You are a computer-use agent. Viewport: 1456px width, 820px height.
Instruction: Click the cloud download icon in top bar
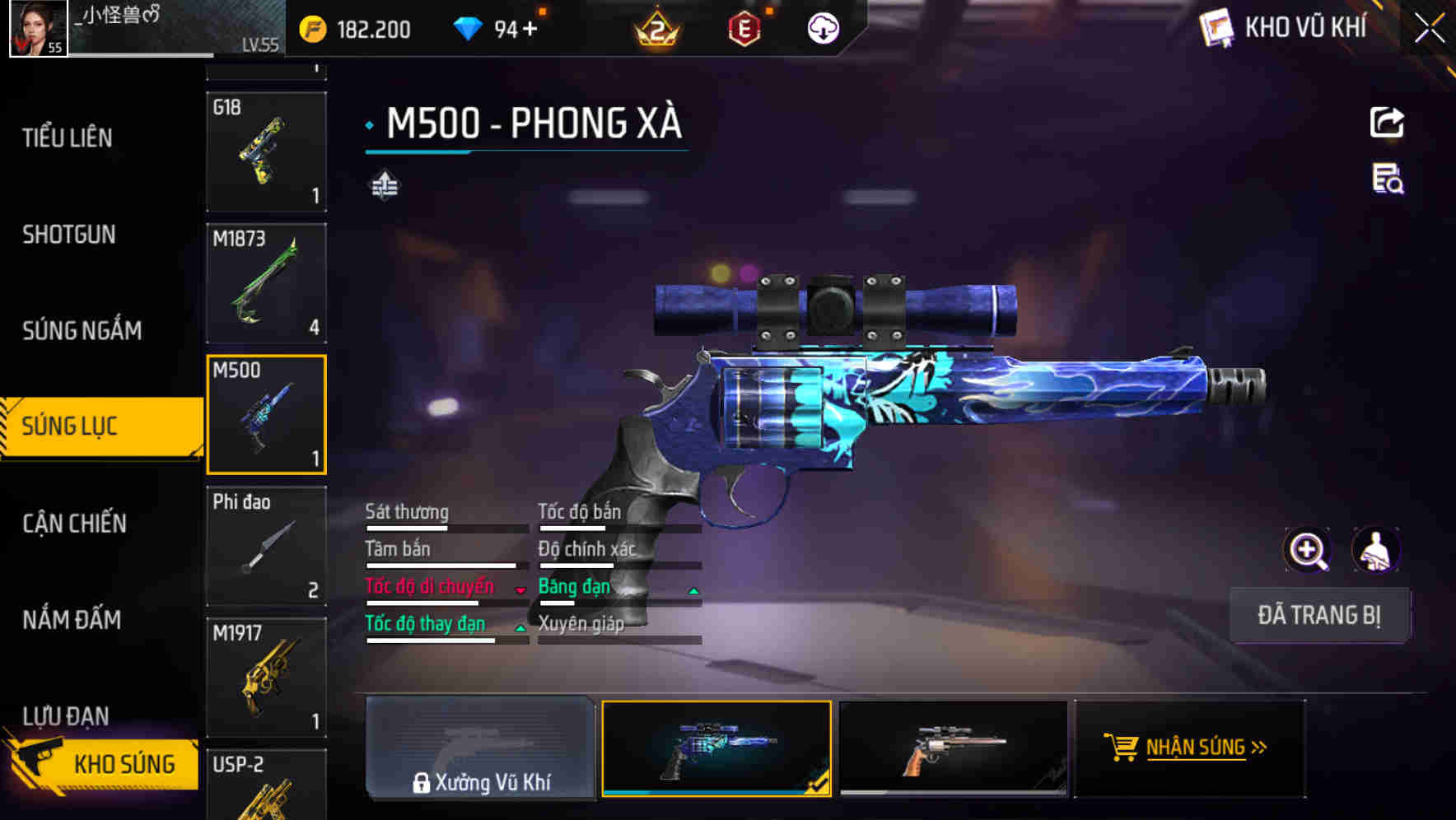[822, 27]
